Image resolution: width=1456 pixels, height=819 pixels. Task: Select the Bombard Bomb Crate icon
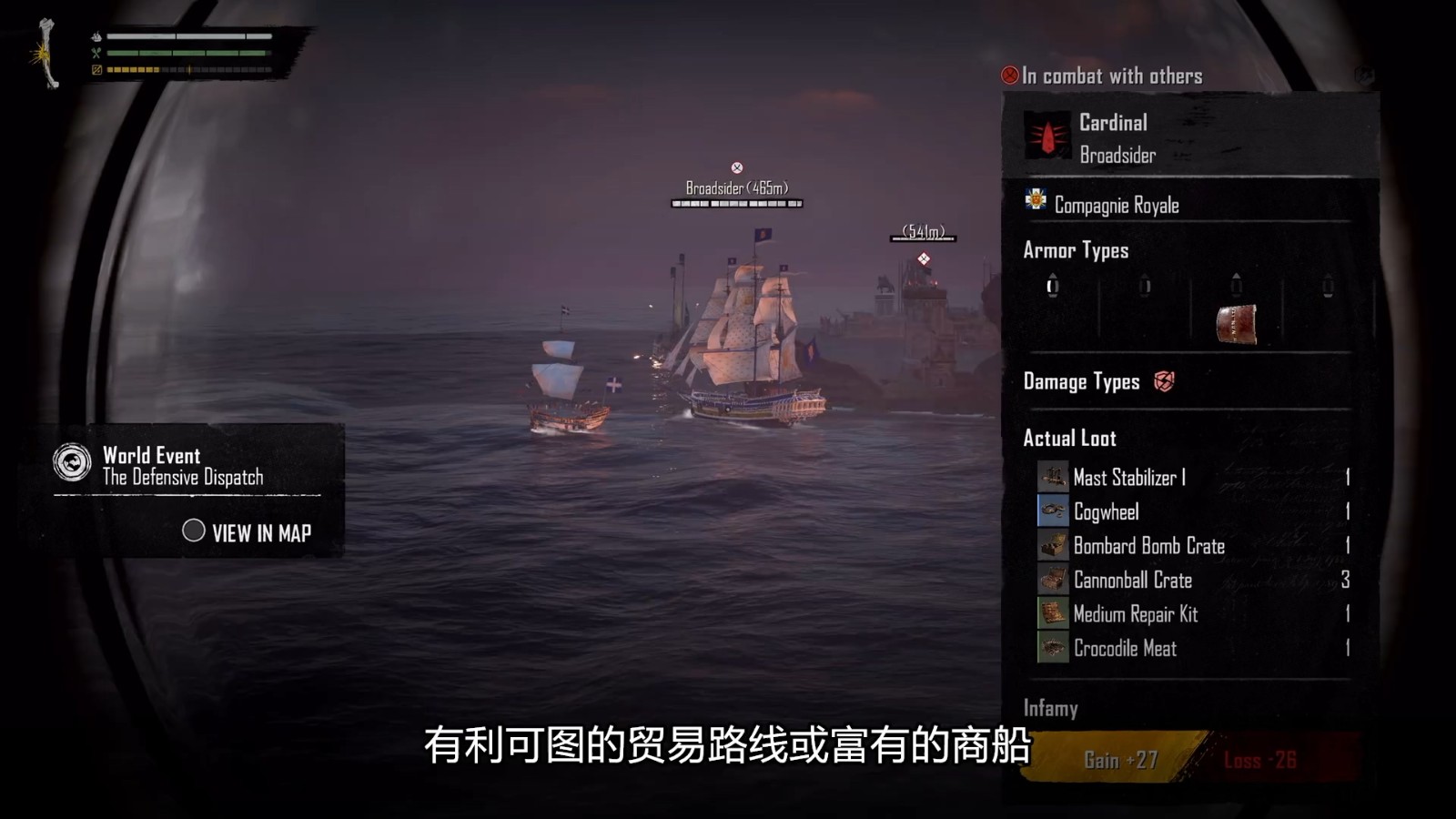pyautogui.click(x=1052, y=546)
